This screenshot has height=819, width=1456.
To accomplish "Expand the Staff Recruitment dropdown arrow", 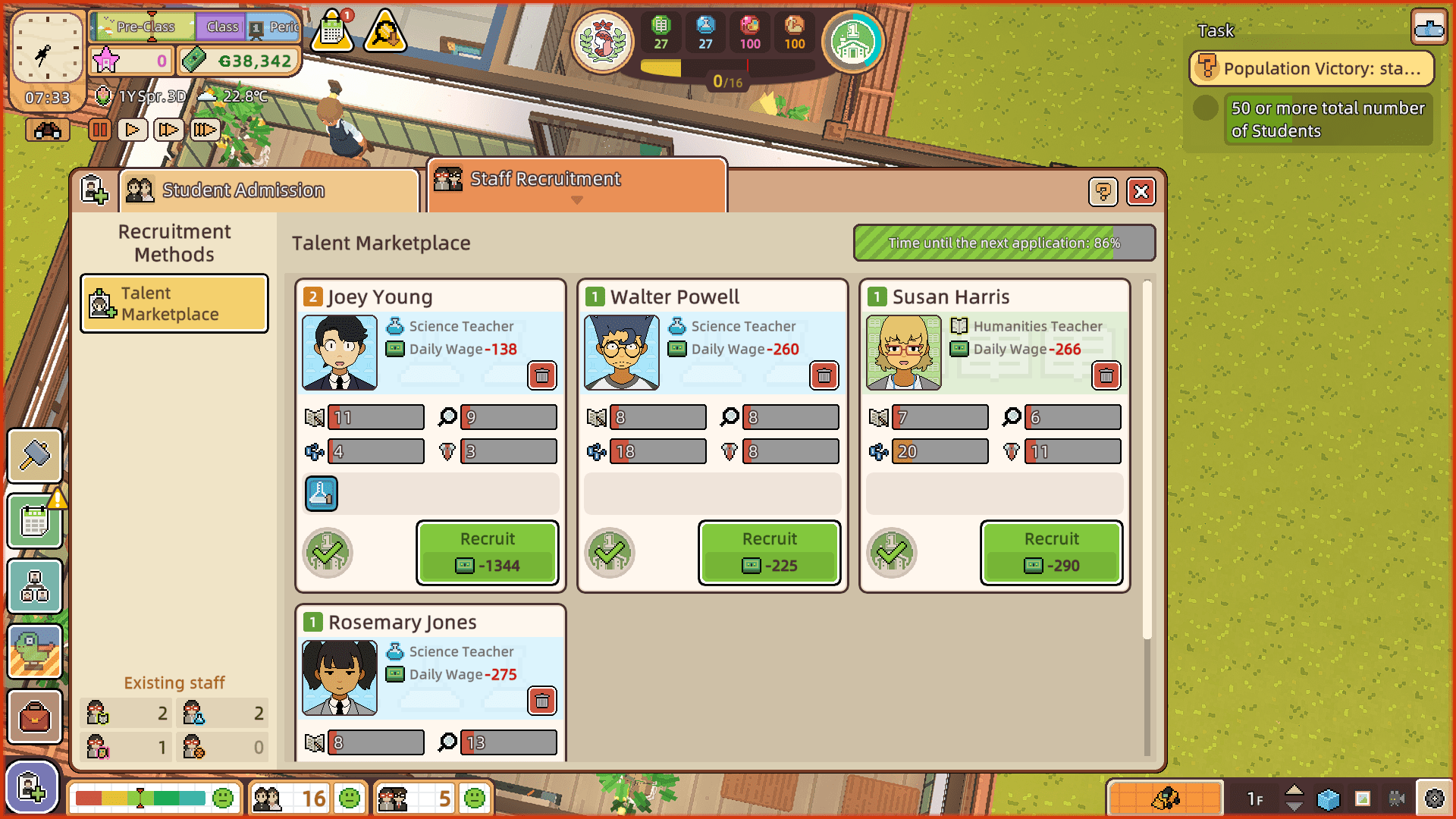I will [x=577, y=200].
